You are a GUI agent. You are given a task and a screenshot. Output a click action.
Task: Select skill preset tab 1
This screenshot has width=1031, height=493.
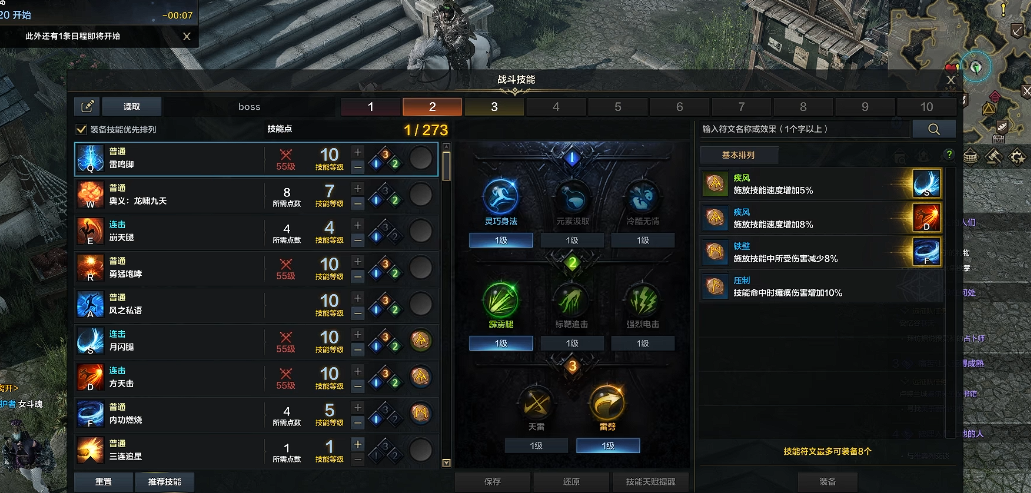coord(370,107)
